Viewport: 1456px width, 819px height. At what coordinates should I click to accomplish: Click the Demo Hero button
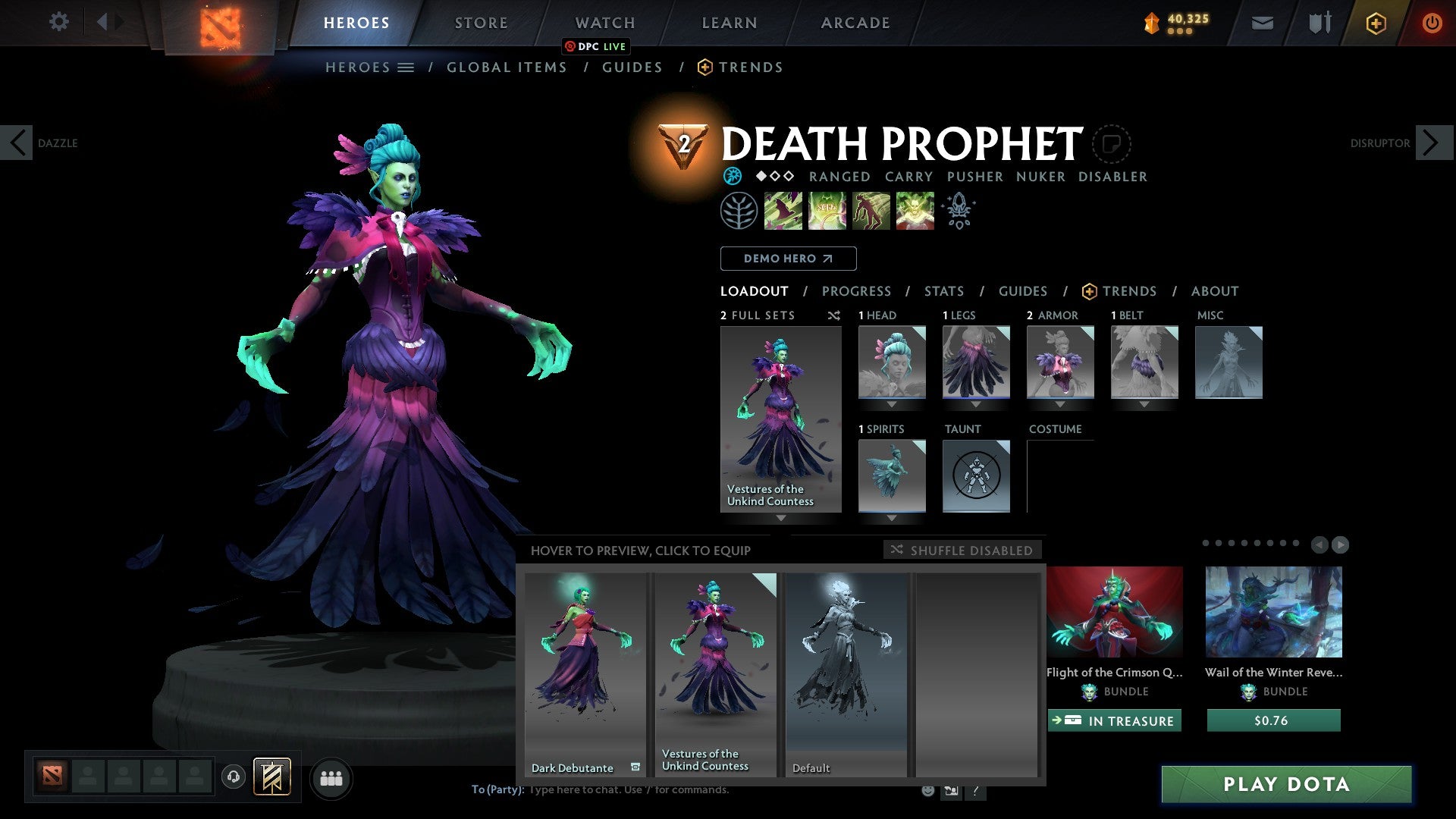click(788, 258)
